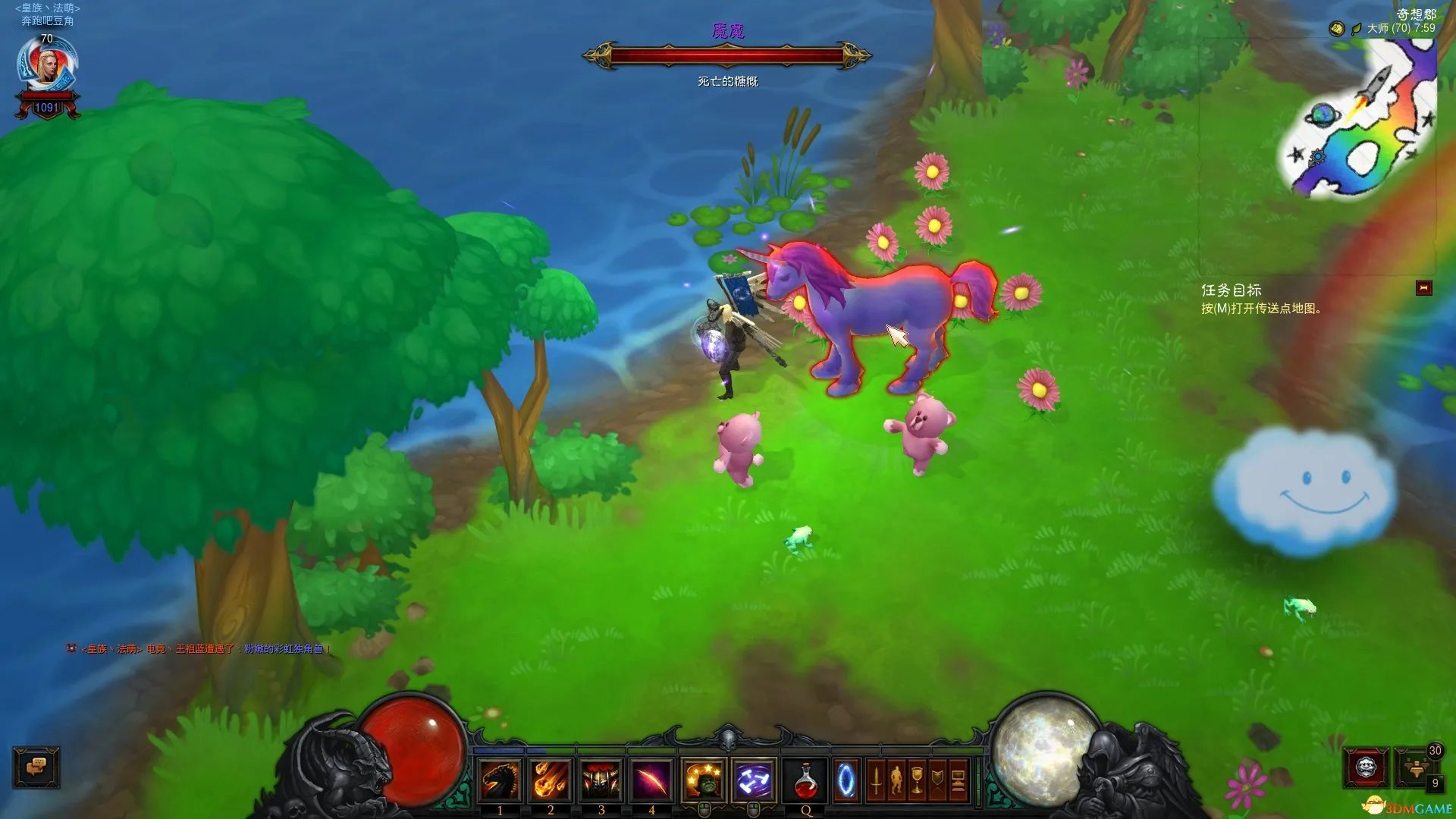The image size is (1456, 819).
Task: Open the Whimsyshire rainbow minimap
Action: (1359, 118)
